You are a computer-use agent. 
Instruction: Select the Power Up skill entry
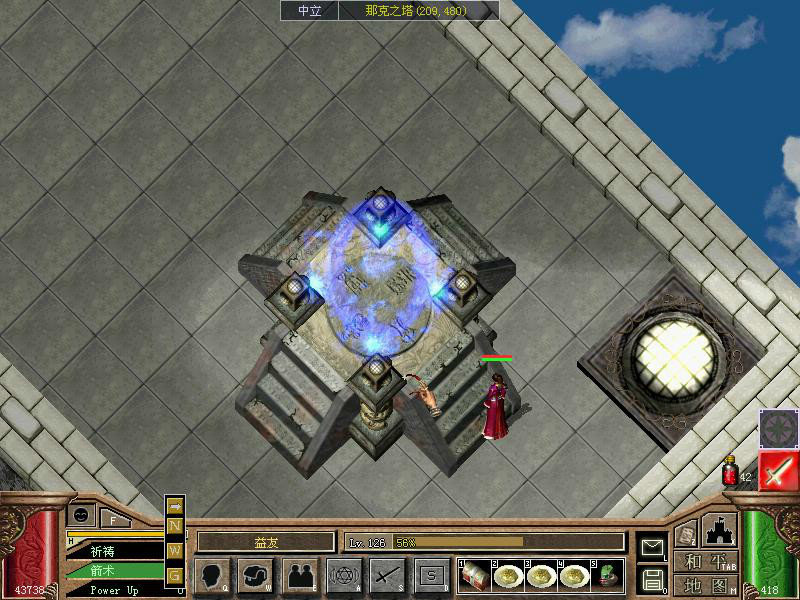(113, 590)
